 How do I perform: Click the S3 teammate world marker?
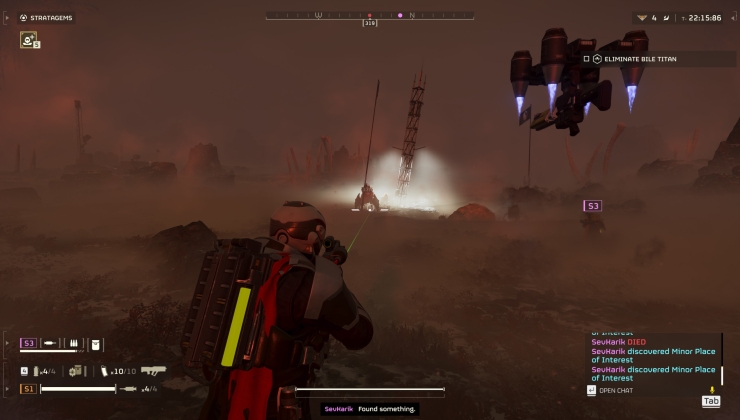(x=593, y=206)
